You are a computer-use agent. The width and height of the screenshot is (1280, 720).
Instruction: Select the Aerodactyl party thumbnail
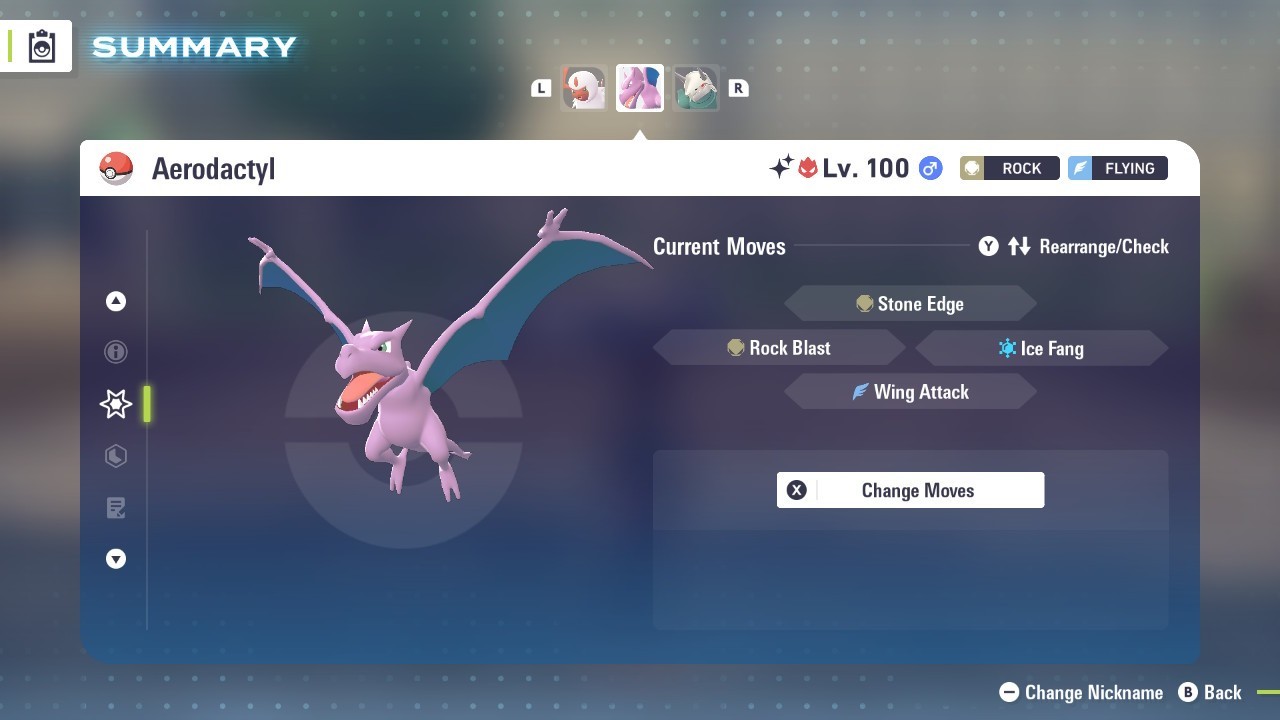click(640, 88)
